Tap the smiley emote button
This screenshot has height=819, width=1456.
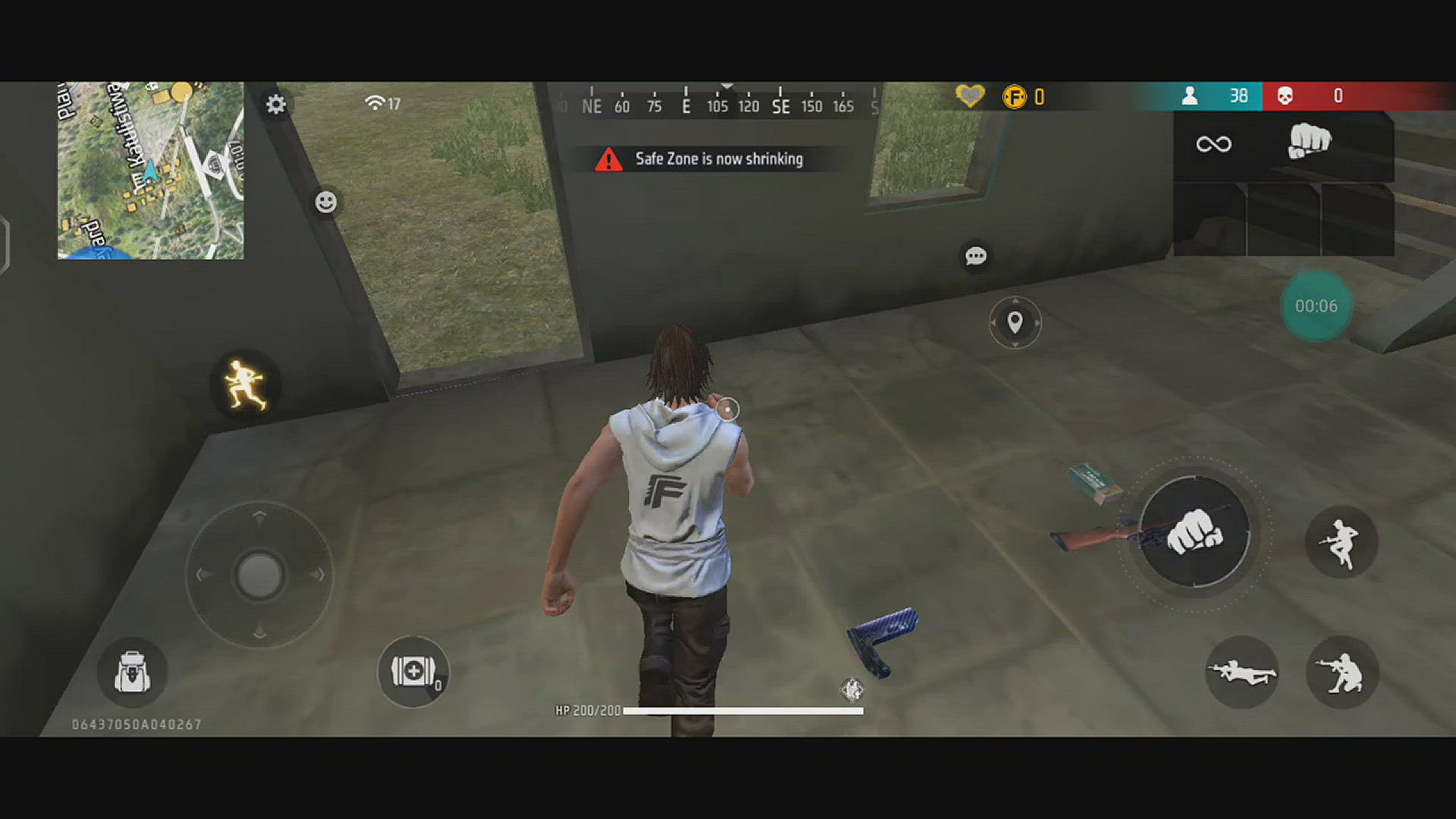tap(326, 202)
